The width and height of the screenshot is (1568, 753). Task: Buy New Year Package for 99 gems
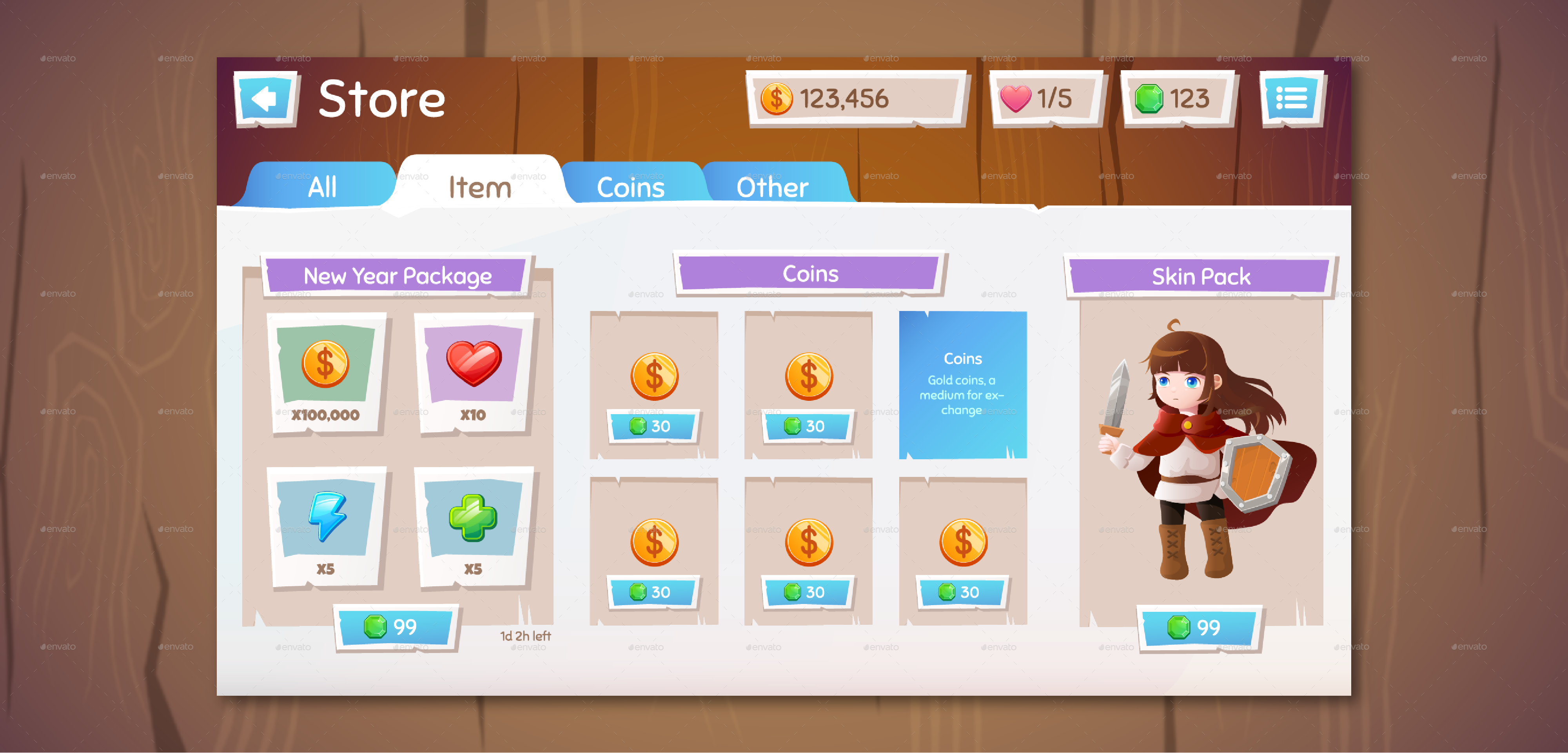coord(396,627)
